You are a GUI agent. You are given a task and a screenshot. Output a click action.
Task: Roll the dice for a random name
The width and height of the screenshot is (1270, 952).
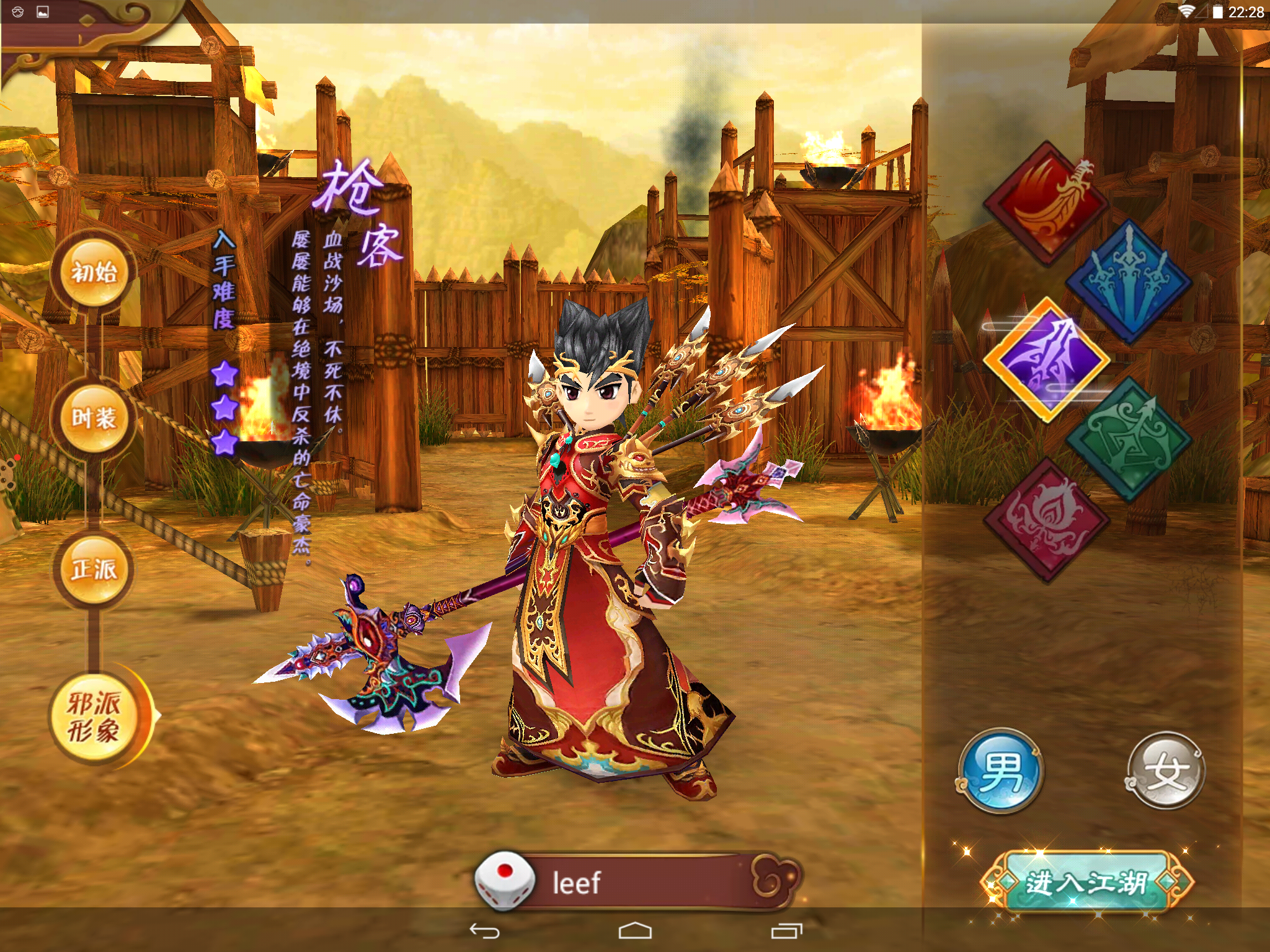tap(504, 881)
